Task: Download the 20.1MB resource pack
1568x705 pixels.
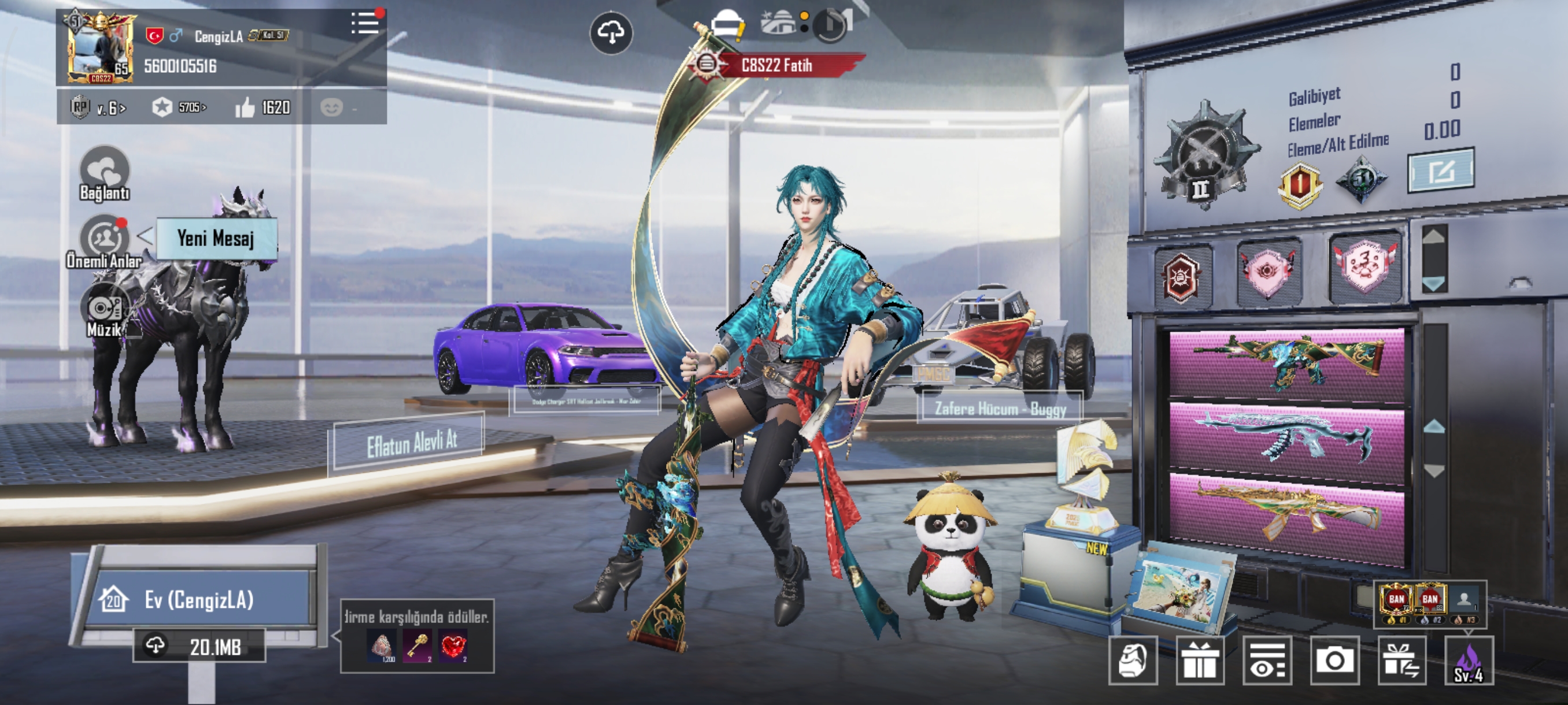Action: [x=199, y=647]
